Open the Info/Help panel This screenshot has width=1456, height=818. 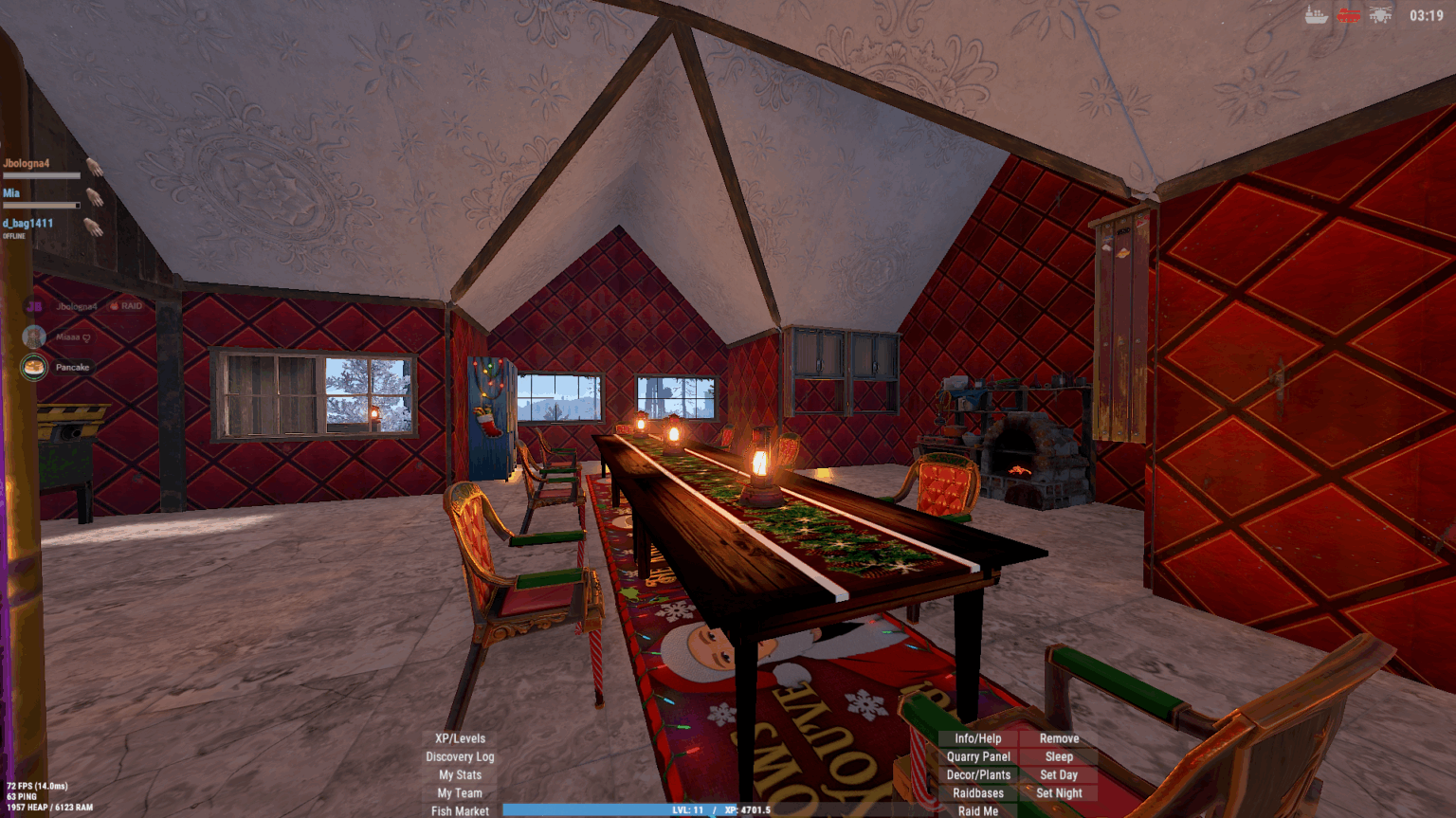(x=977, y=738)
